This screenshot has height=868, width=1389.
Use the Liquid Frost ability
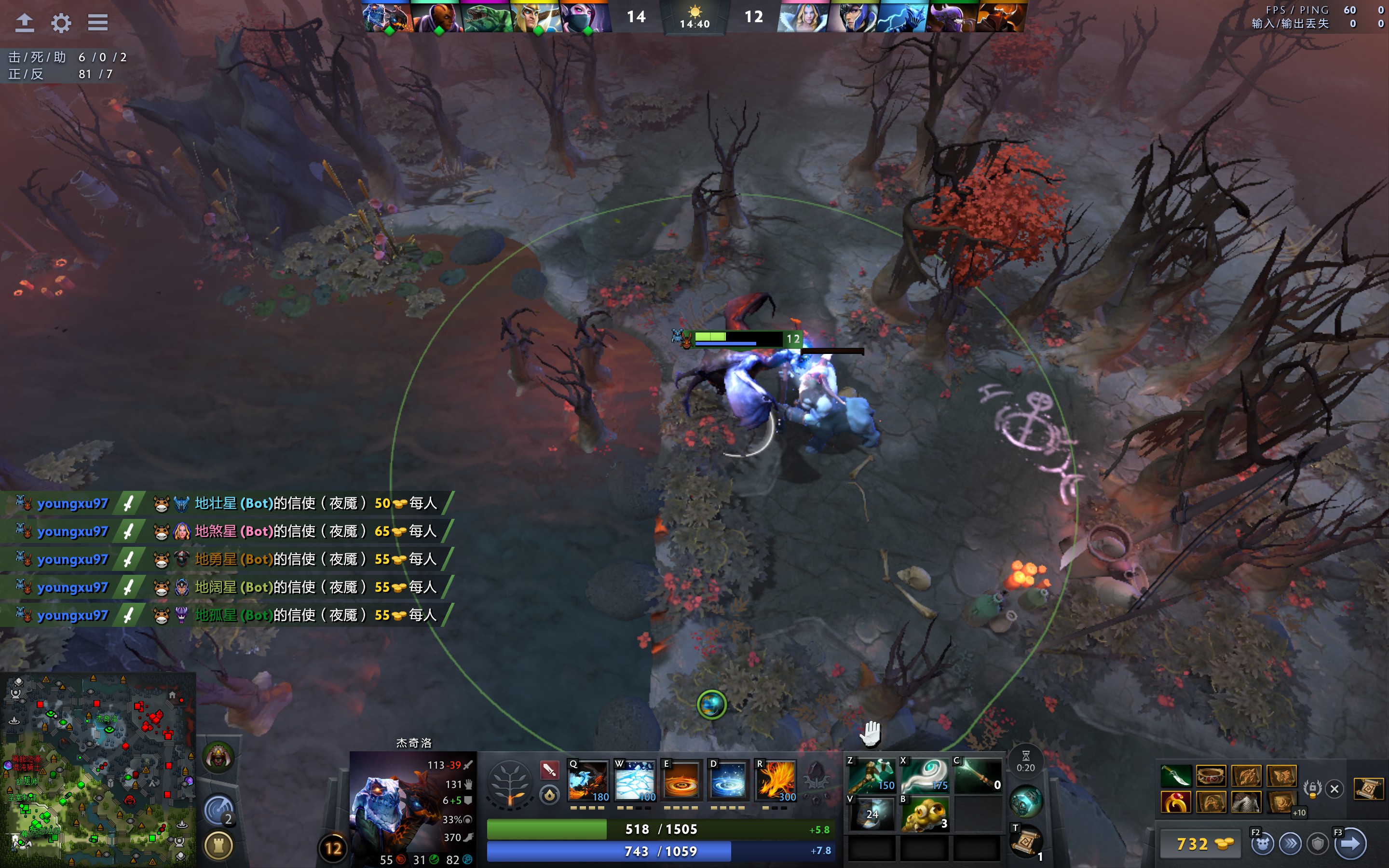pos(728,781)
